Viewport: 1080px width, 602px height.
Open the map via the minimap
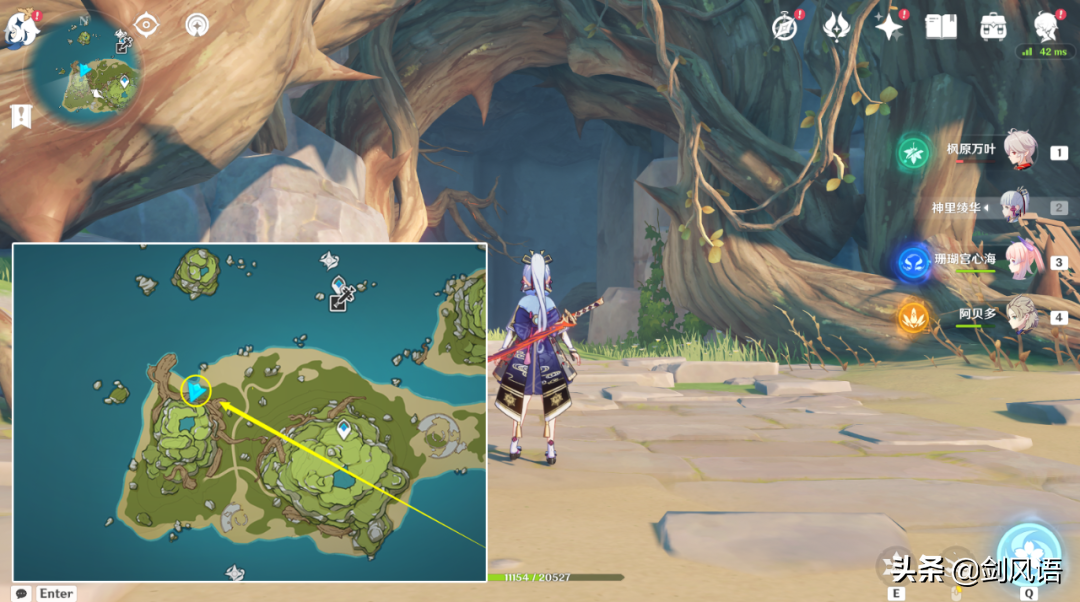[x=87, y=72]
